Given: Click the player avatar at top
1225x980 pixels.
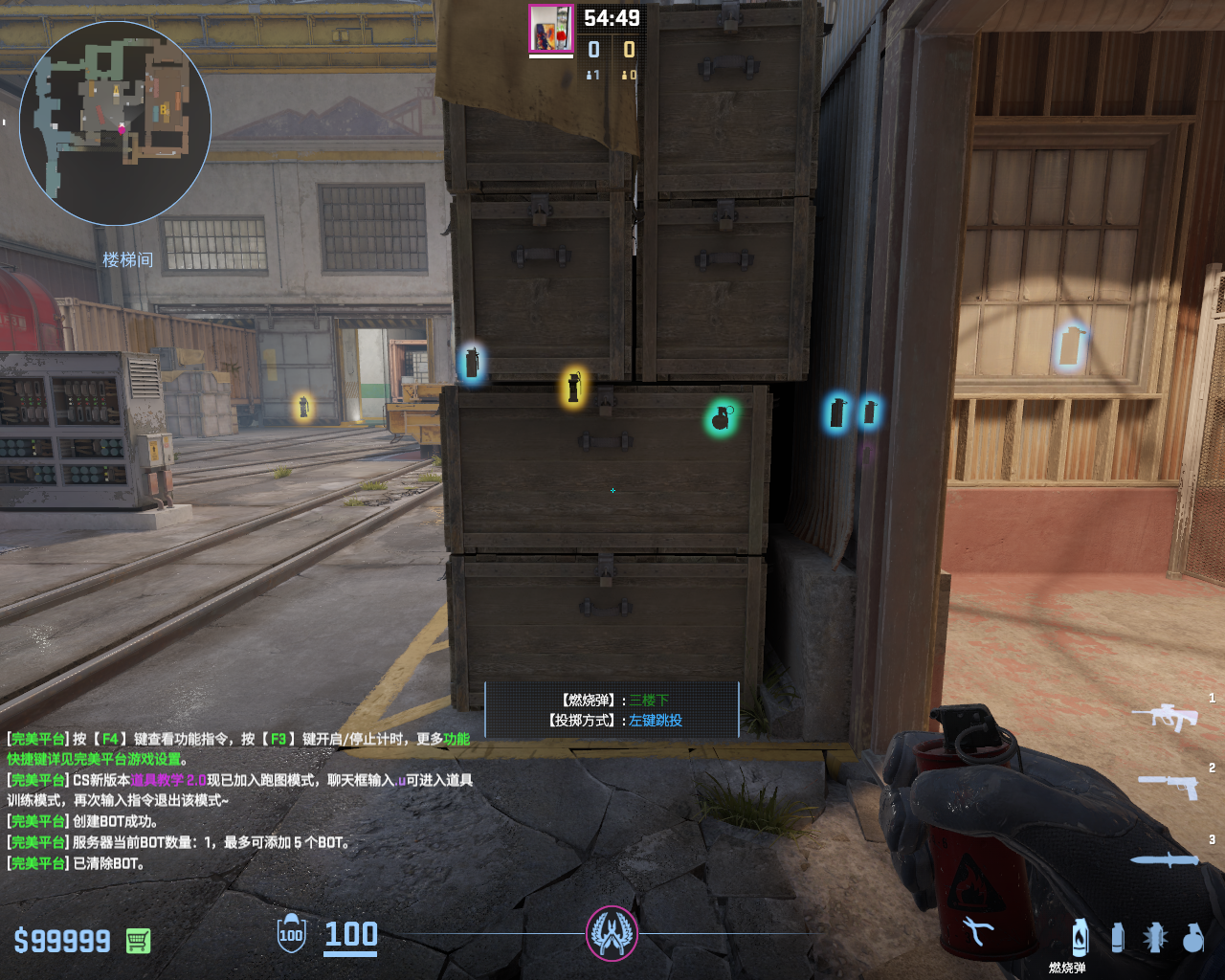Looking at the screenshot, I should click(551, 29).
